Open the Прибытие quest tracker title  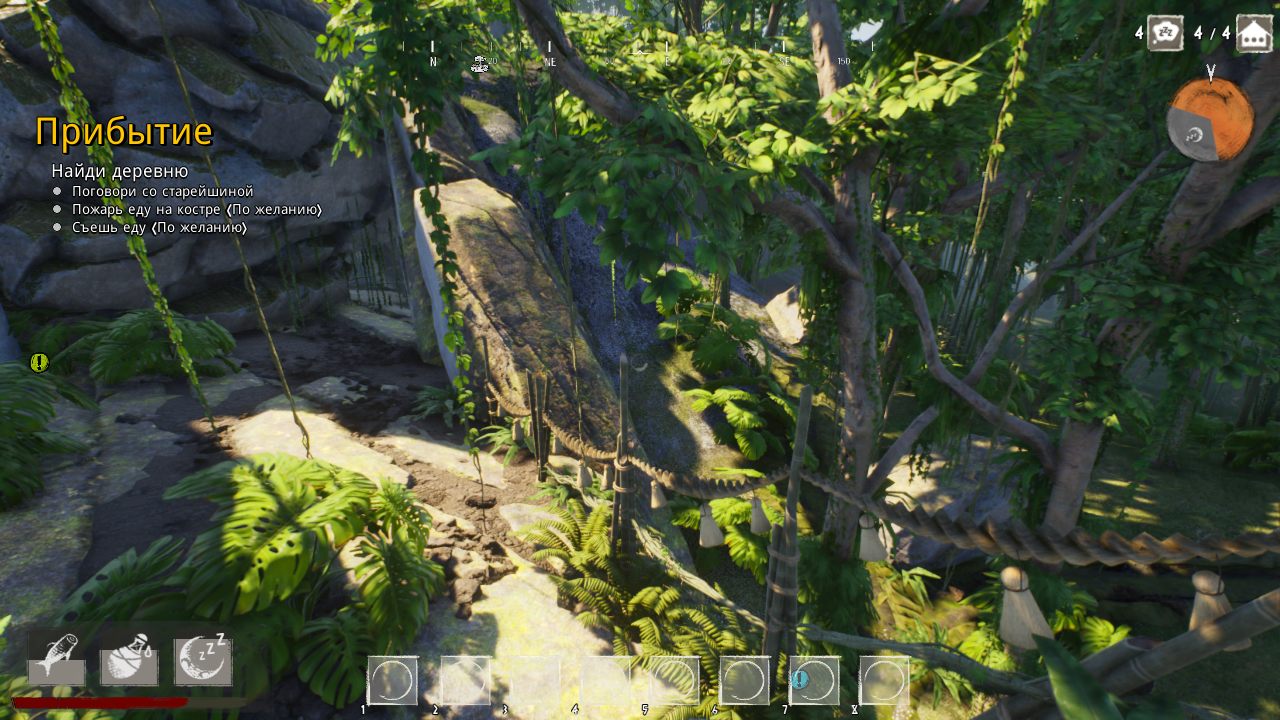(124, 132)
